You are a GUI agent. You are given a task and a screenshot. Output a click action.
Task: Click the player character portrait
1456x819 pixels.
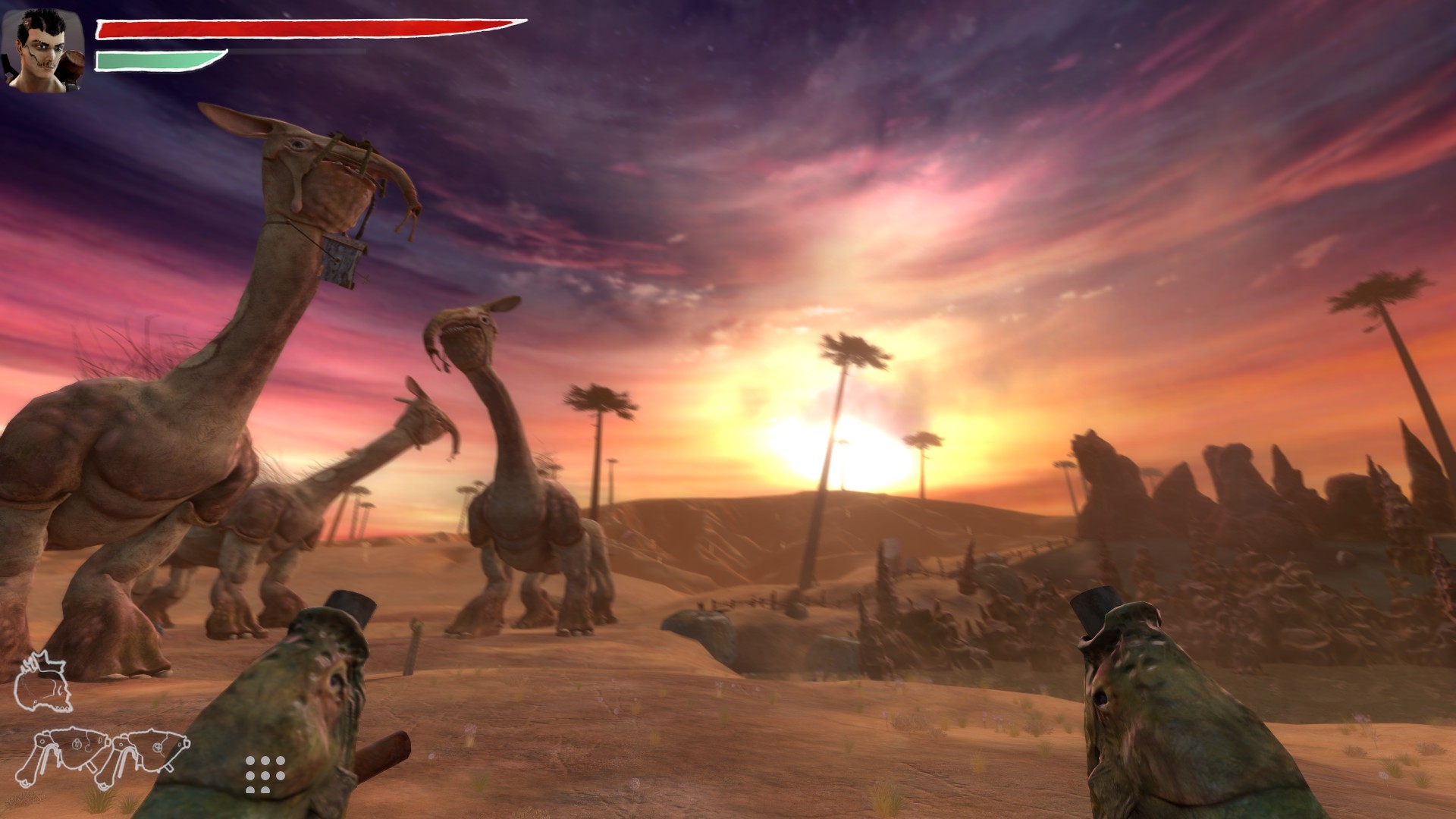(43, 50)
